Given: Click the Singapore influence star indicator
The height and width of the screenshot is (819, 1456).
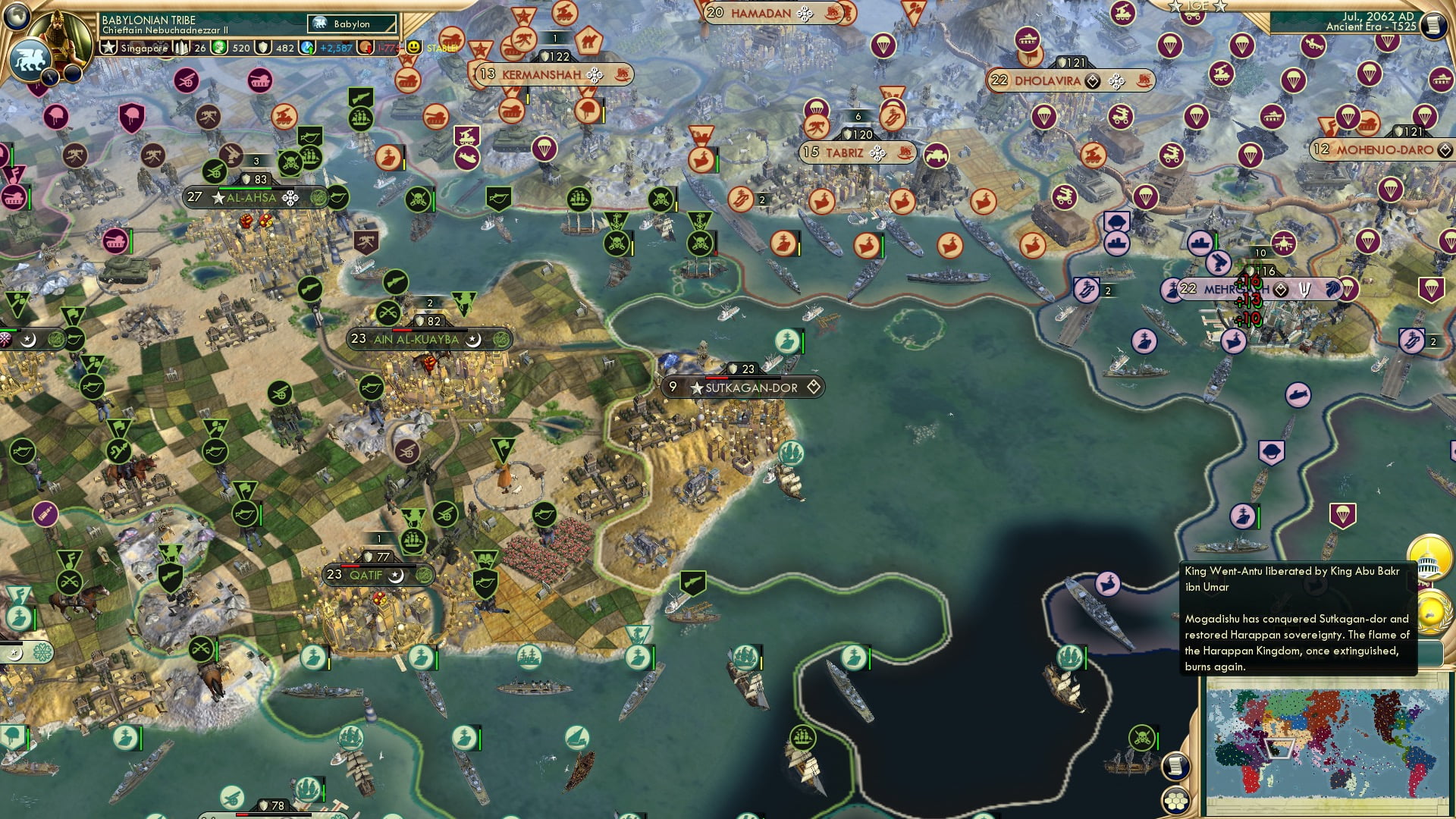Looking at the screenshot, I should [109, 49].
